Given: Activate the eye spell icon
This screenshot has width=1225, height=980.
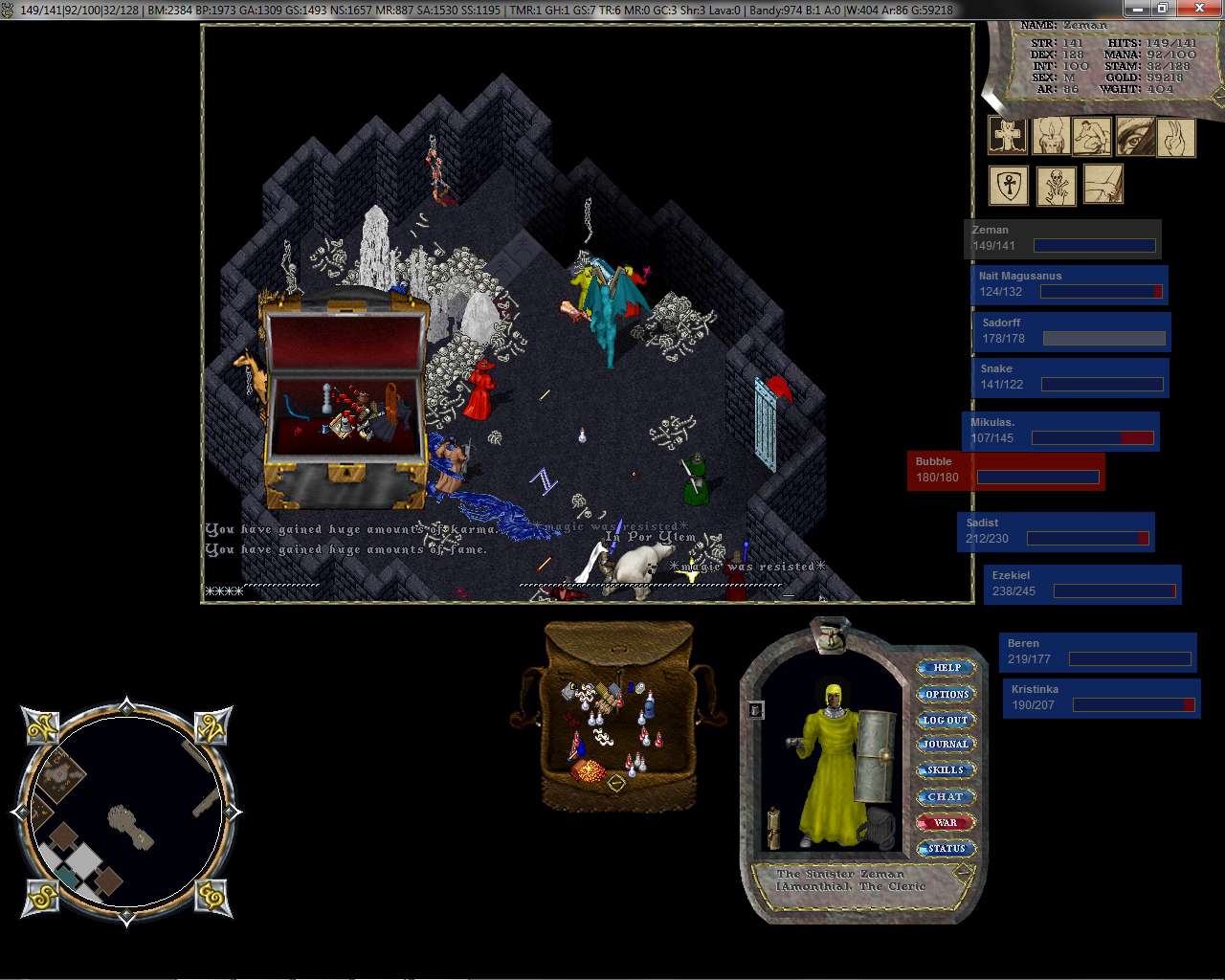Looking at the screenshot, I should [x=1135, y=137].
